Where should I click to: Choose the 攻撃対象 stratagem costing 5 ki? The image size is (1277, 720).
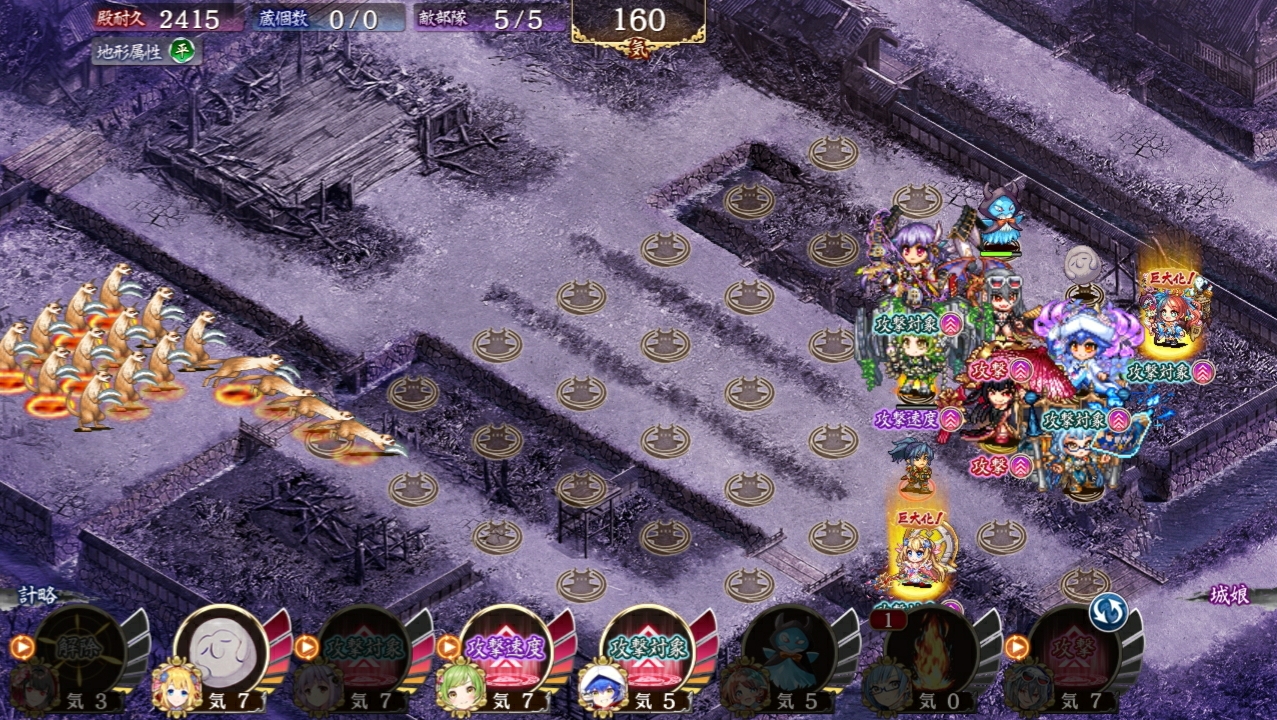(x=647, y=650)
